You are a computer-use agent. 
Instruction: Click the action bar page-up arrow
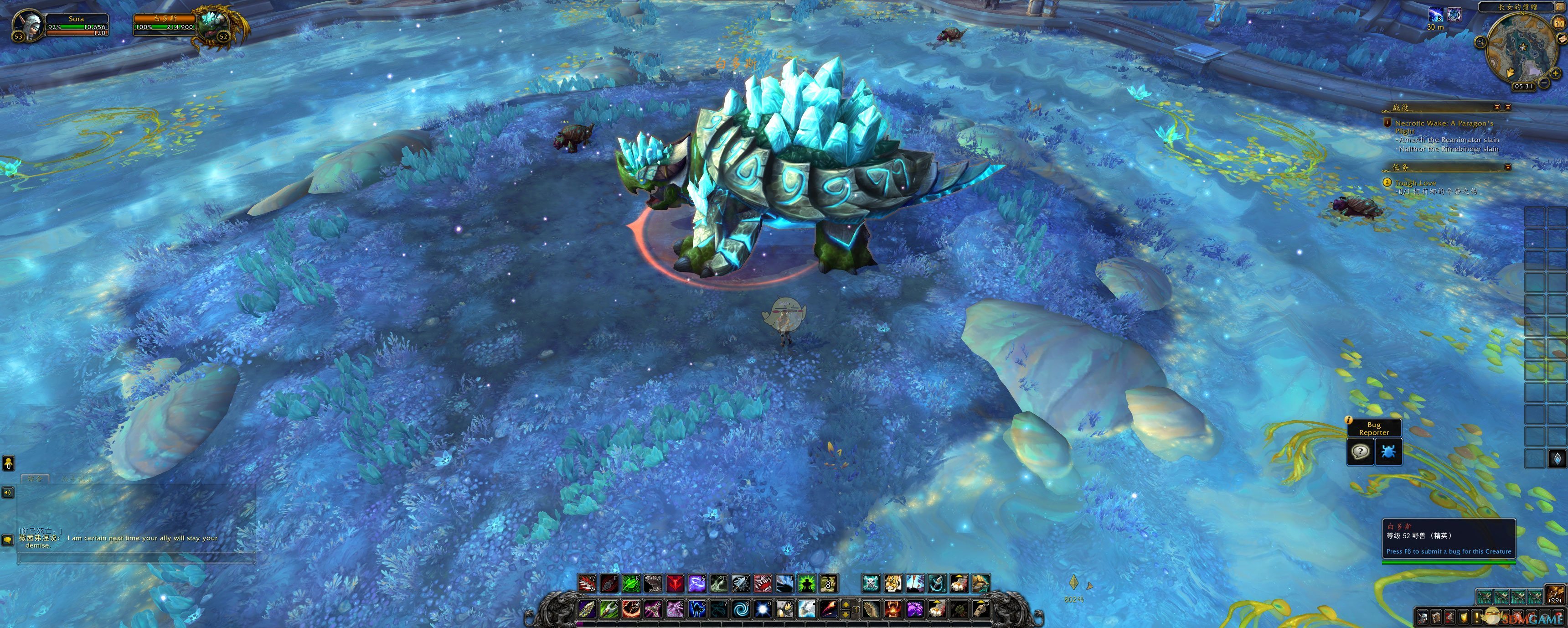pos(846,604)
